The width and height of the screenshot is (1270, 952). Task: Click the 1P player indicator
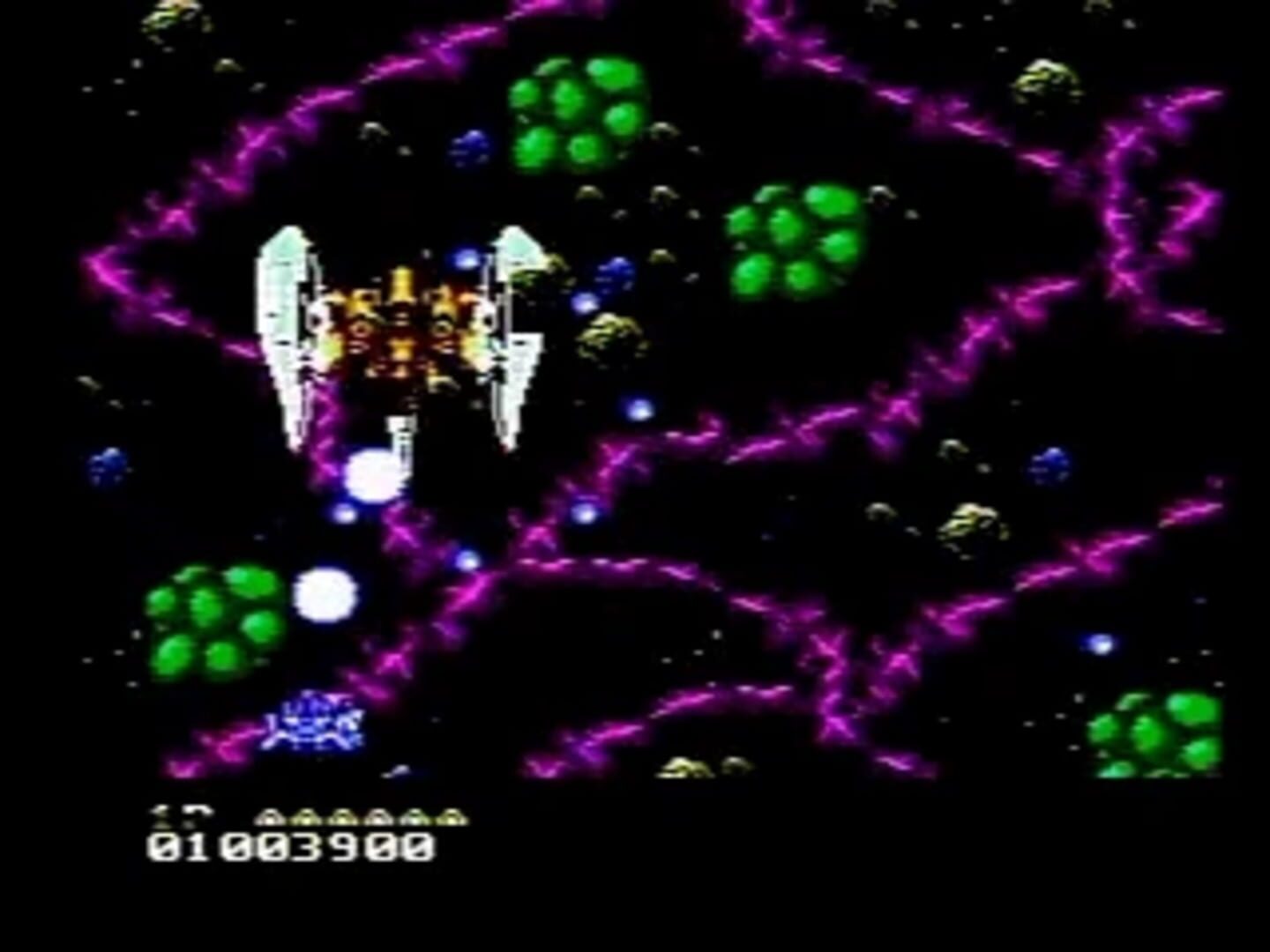click(x=183, y=815)
